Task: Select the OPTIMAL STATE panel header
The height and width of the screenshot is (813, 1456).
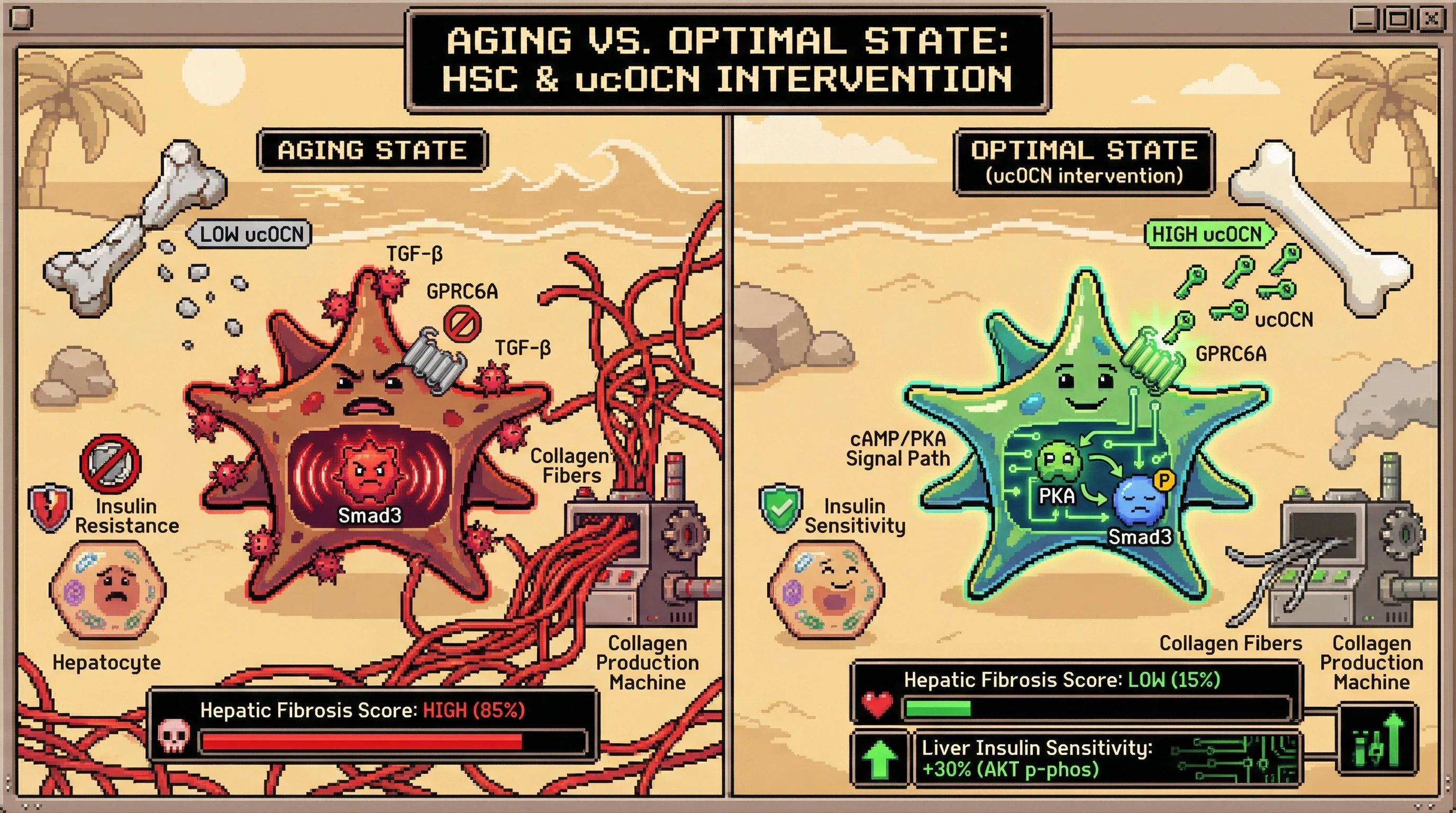Action: (1084, 161)
